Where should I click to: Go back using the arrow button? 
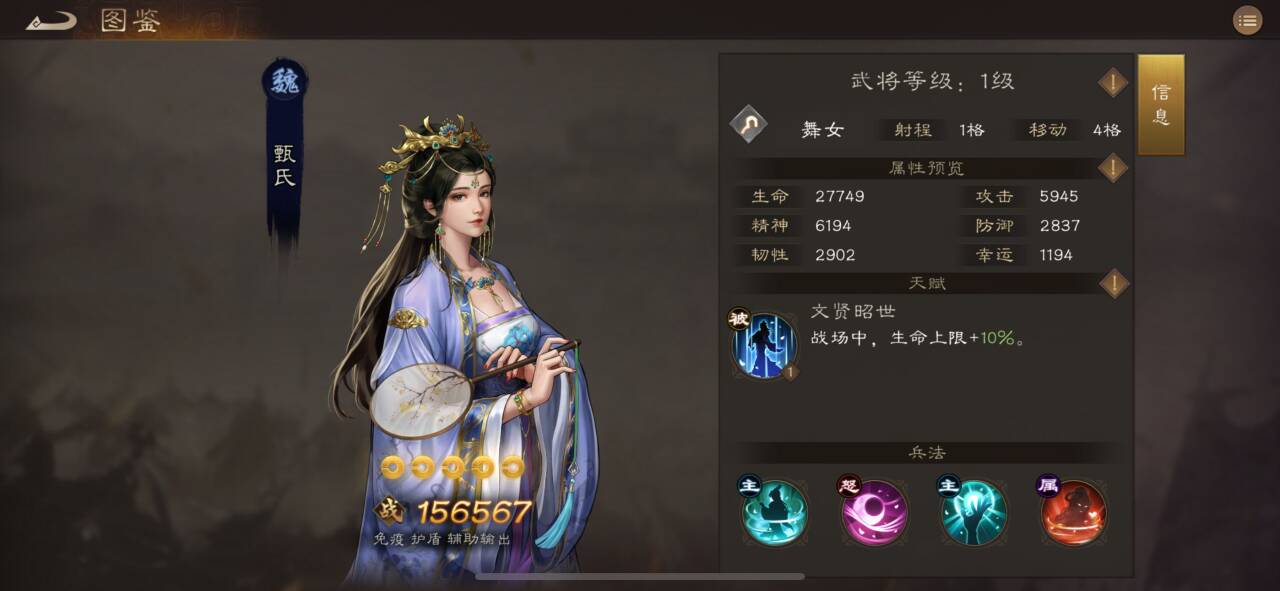[x=51, y=20]
